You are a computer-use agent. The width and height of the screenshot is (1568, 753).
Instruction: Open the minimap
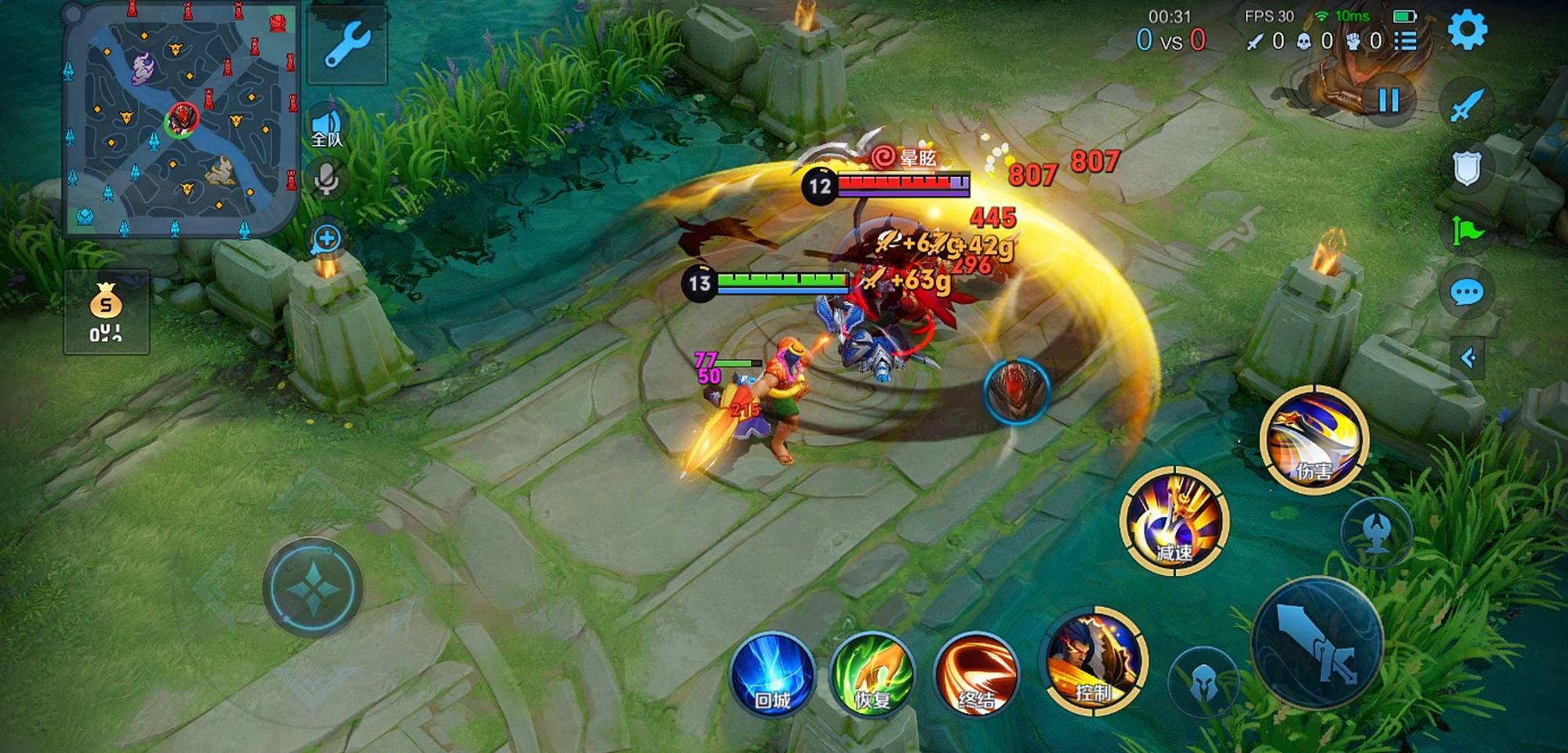coord(180,119)
